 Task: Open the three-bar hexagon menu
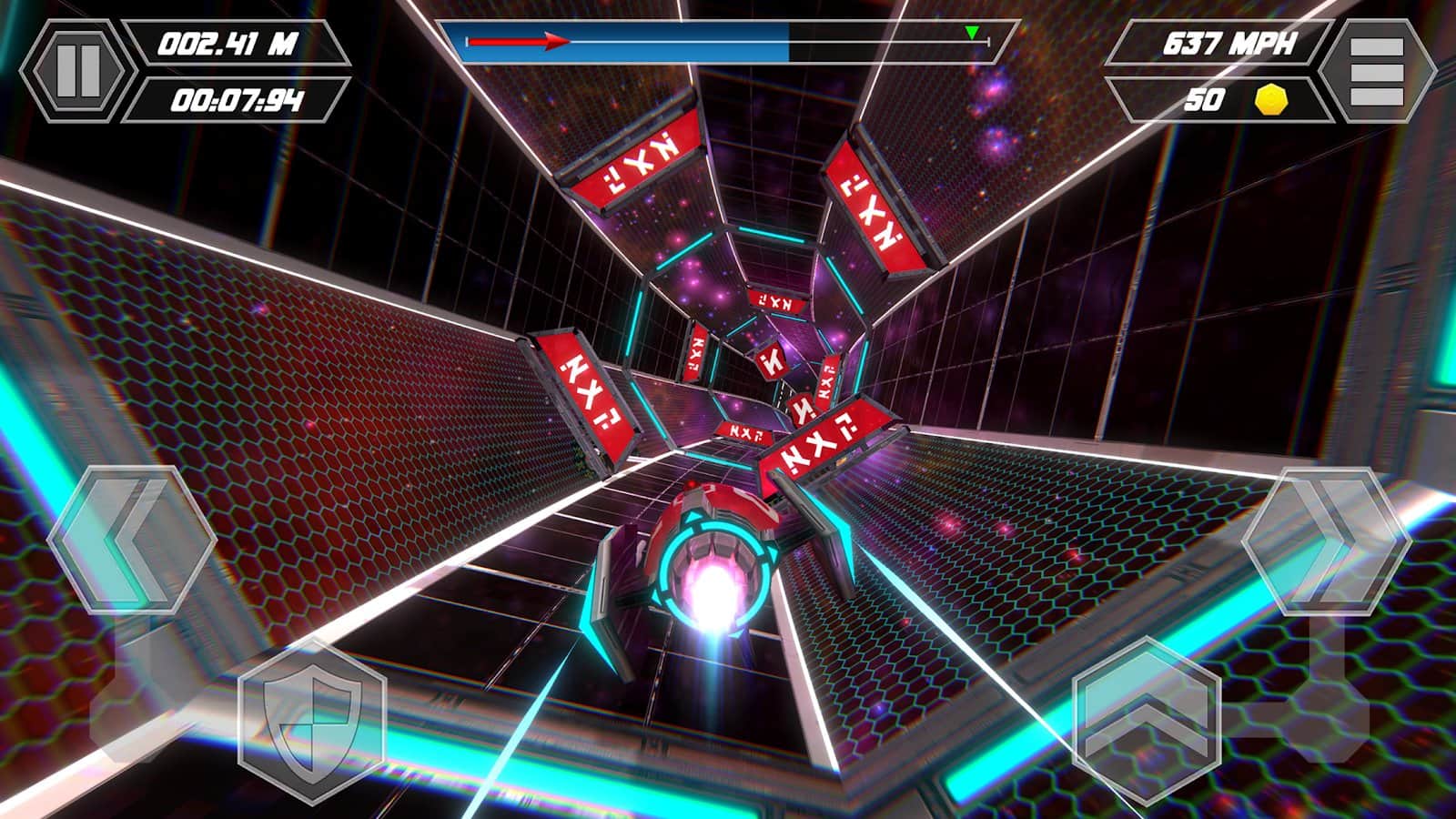pos(1376,70)
